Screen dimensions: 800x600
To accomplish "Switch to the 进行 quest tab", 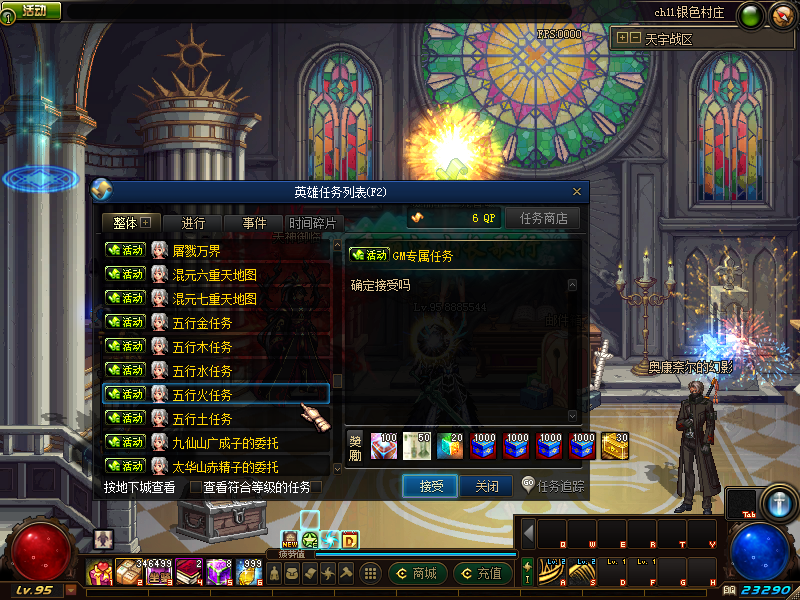I will pos(194,223).
